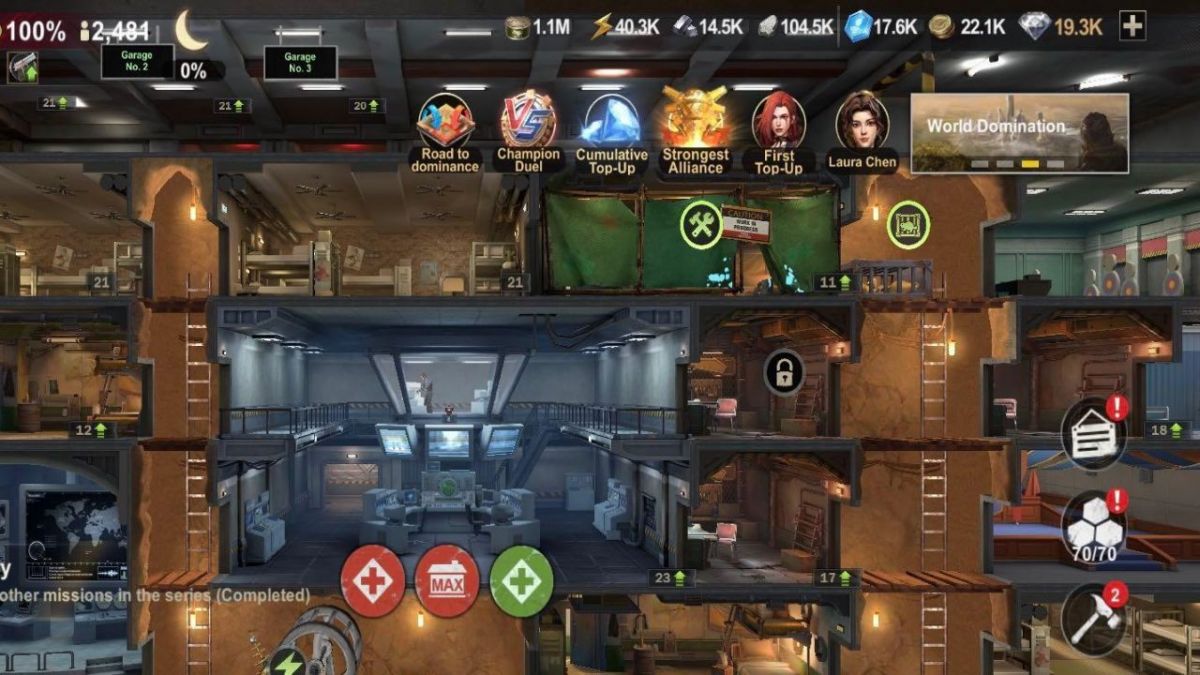1200x675 pixels.
Task: Open the Road to dominance event
Action: (445, 122)
